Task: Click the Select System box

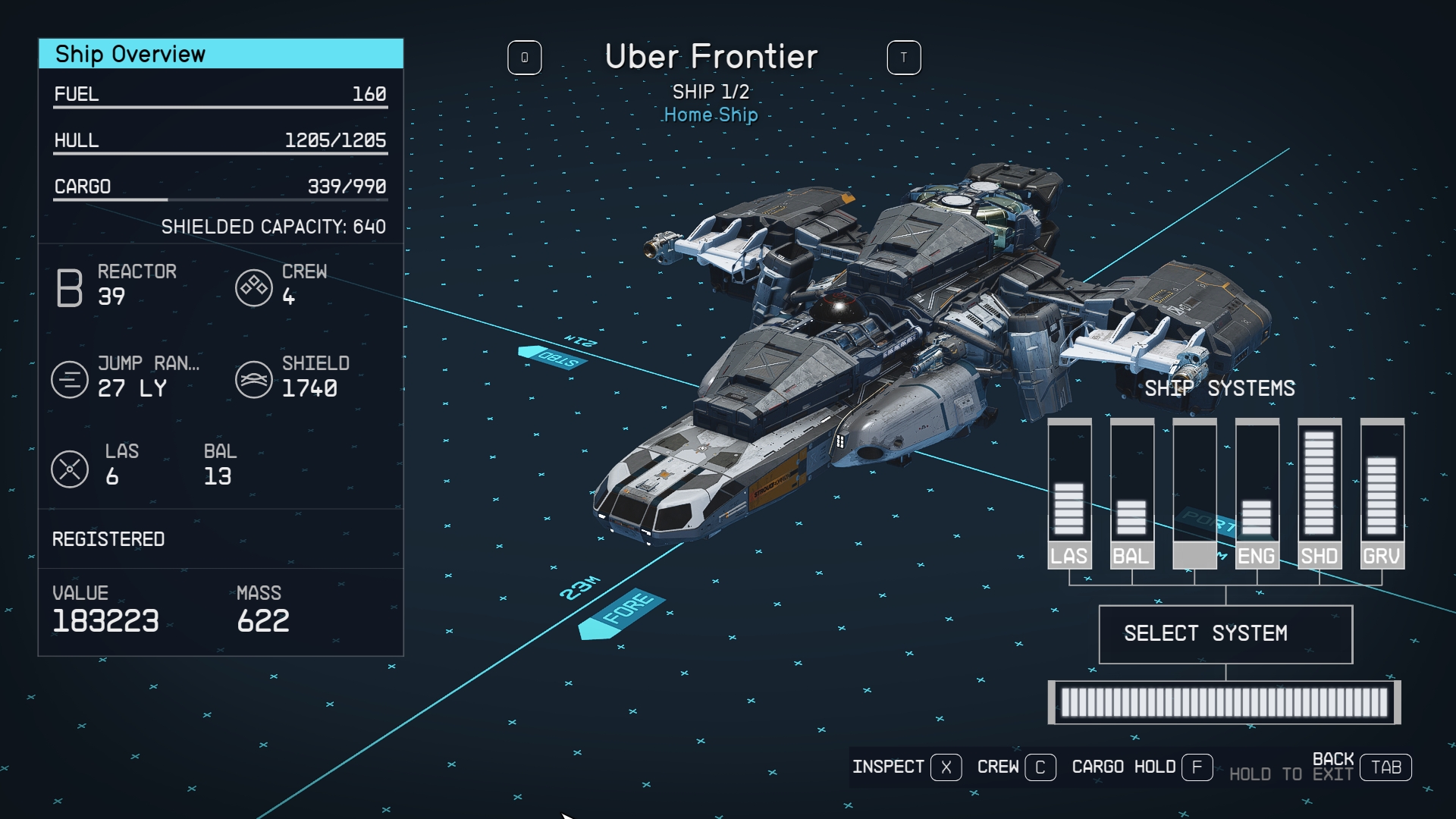Action: (1225, 634)
